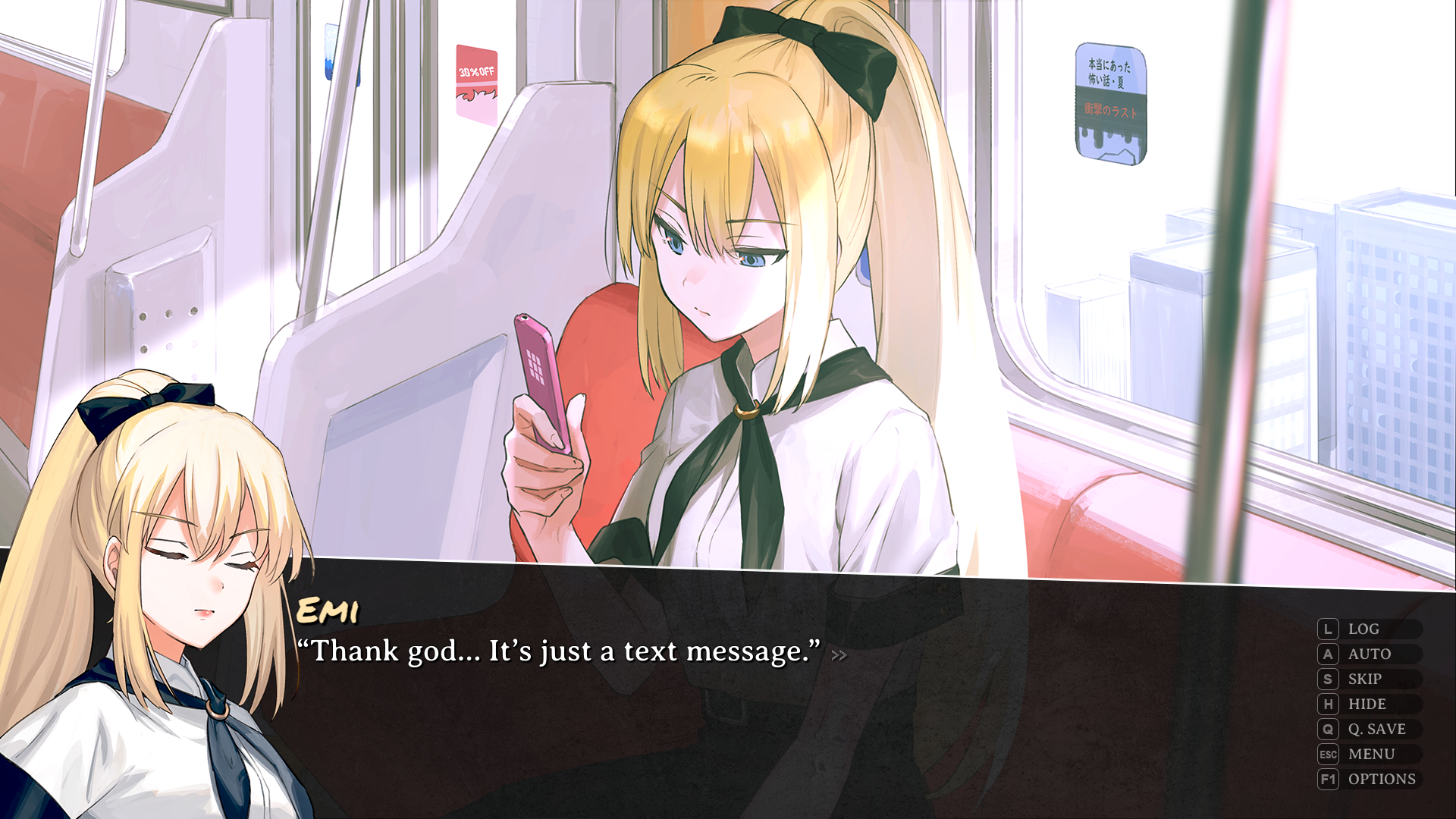
Task: Click the F1 key badge beside OPTIONS
Action: click(1327, 779)
